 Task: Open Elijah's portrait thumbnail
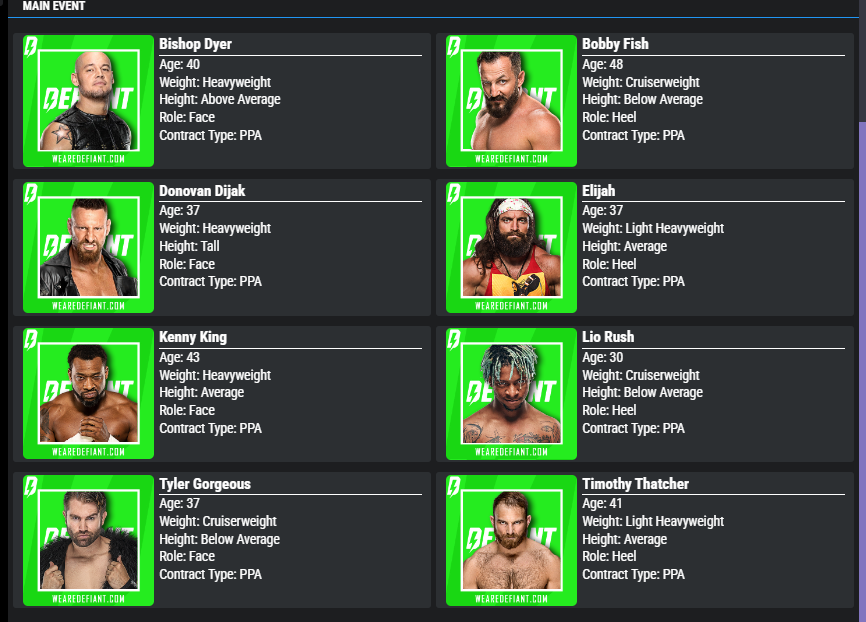(x=511, y=247)
